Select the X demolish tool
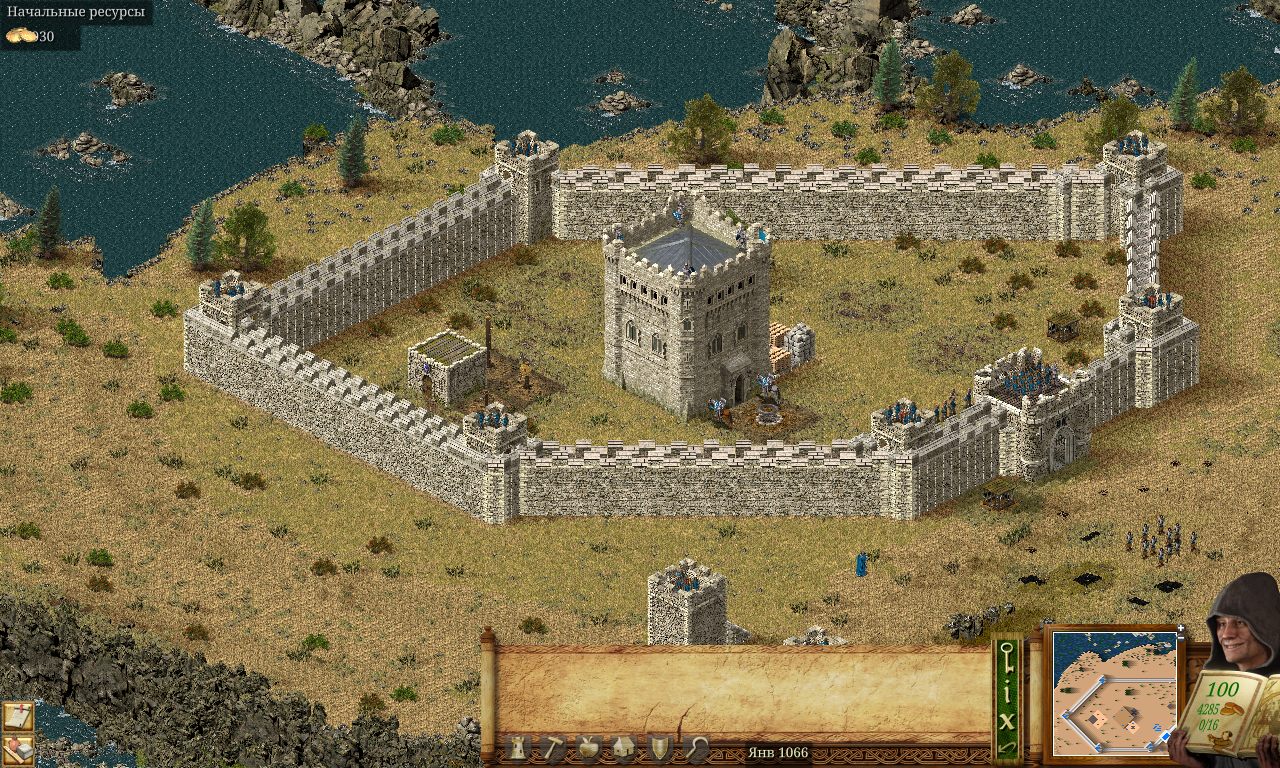The image size is (1280, 768). [1007, 721]
